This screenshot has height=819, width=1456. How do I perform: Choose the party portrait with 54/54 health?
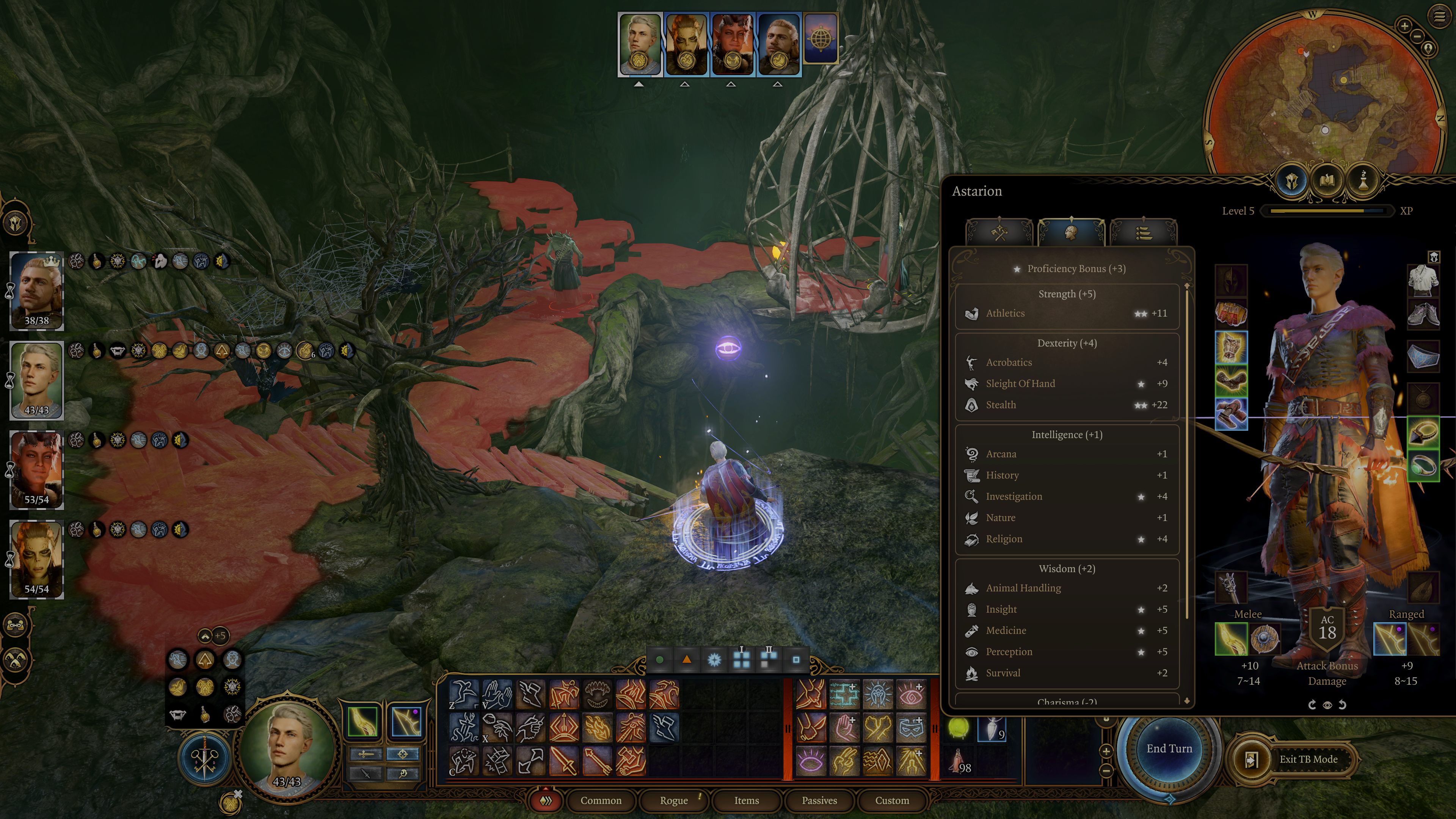37,559
